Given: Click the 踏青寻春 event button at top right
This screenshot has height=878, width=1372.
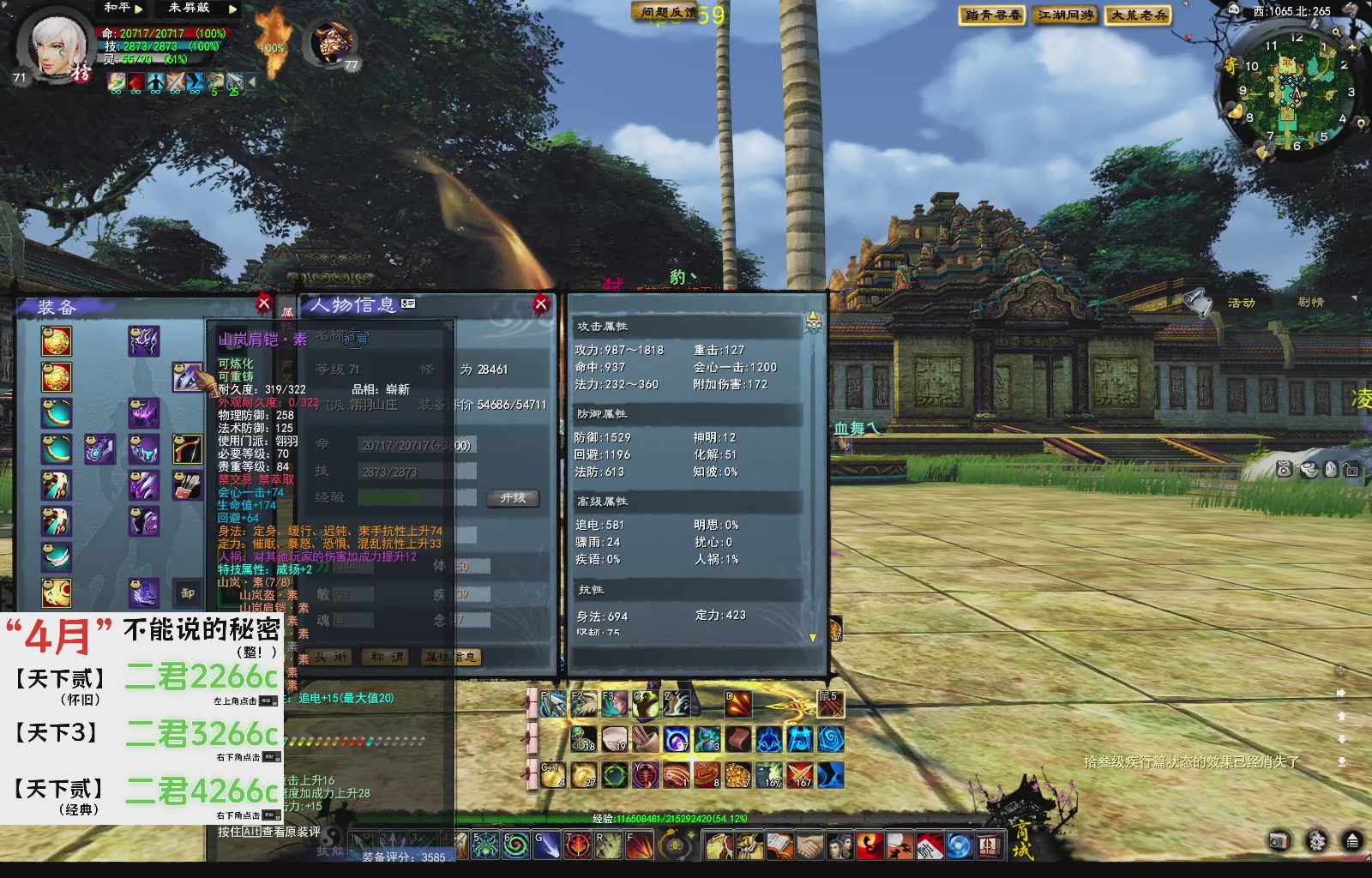Looking at the screenshot, I should point(990,15).
